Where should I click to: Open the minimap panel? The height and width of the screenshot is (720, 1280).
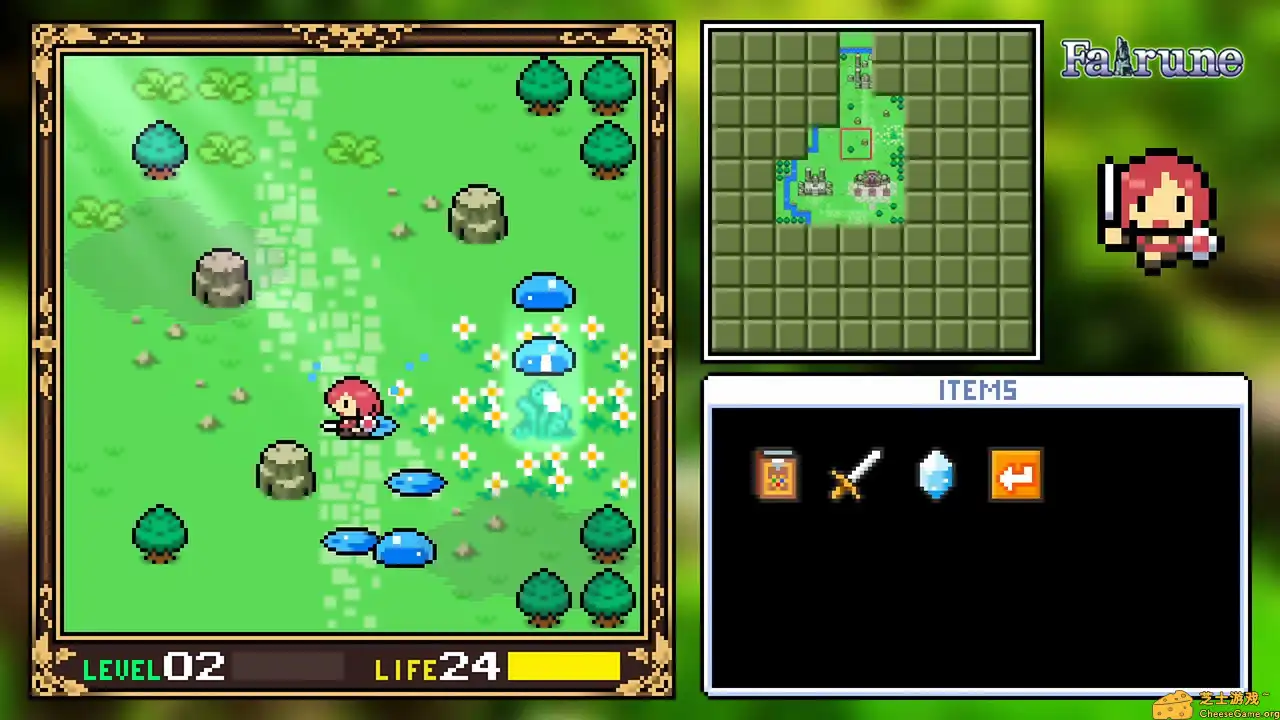click(871, 190)
